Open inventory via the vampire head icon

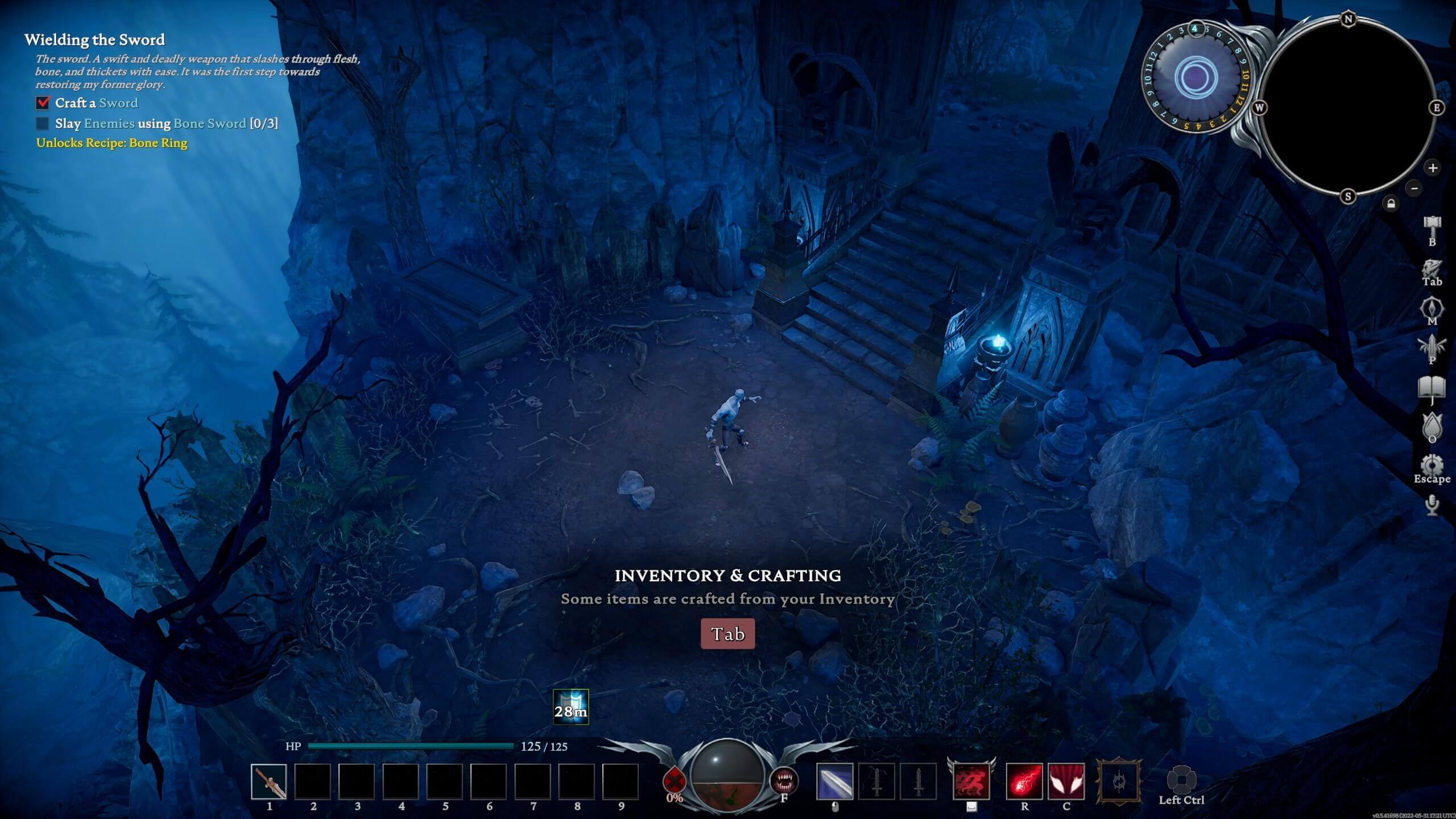(1432, 268)
